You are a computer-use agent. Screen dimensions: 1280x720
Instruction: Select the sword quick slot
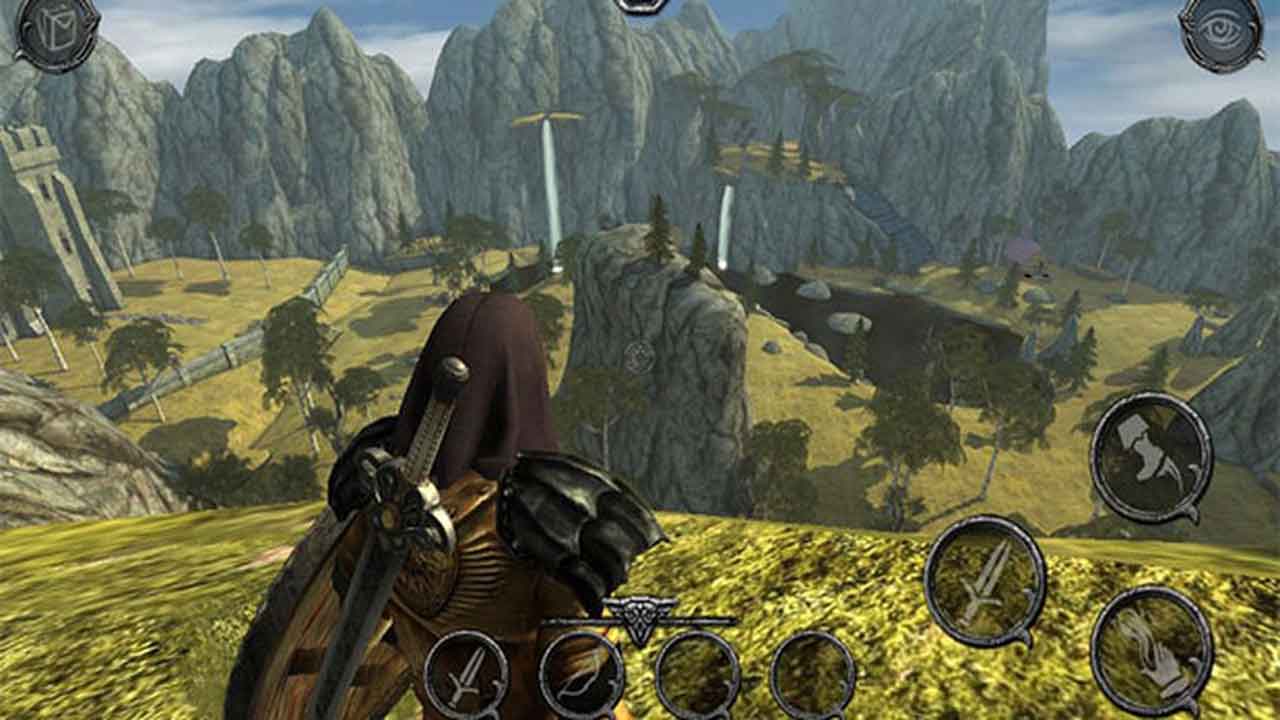[x=466, y=675]
